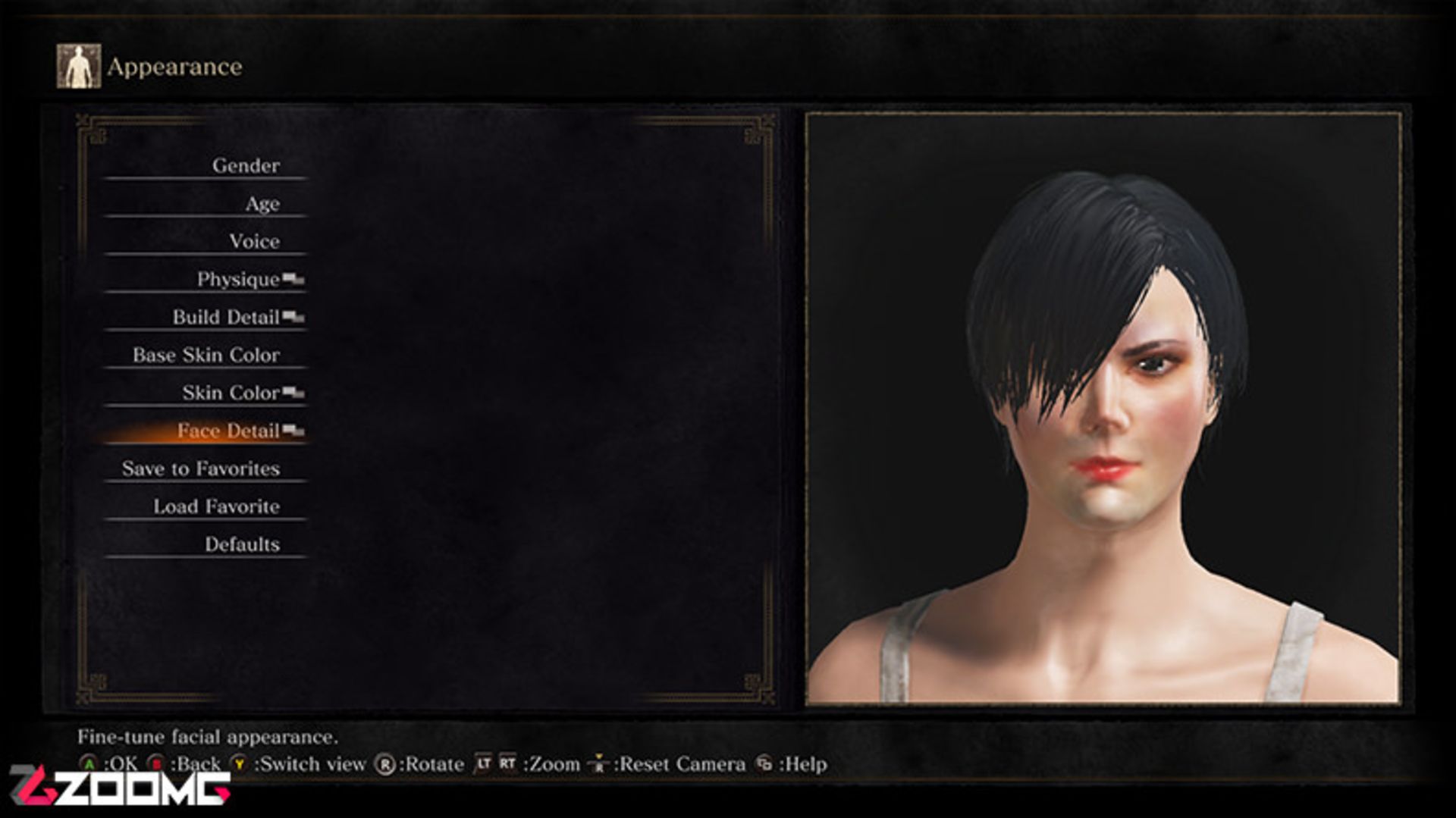
Task: Select Base Skin Color
Action: pyautogui.click(x=206, y=355)
